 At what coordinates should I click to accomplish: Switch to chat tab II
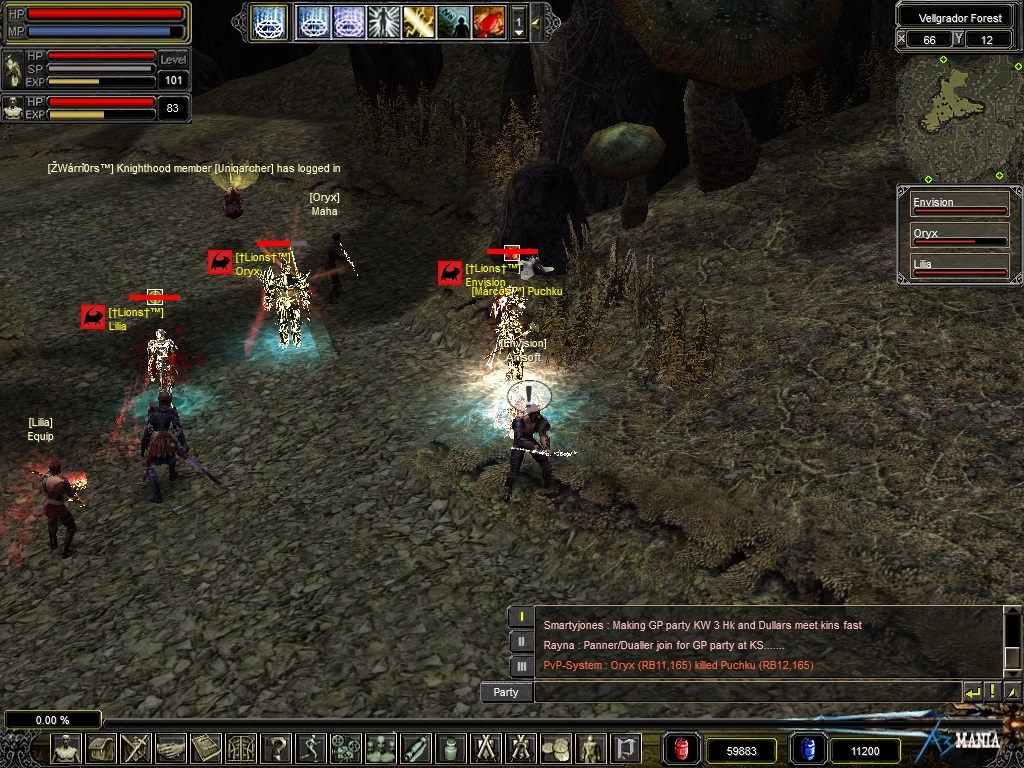521,641
